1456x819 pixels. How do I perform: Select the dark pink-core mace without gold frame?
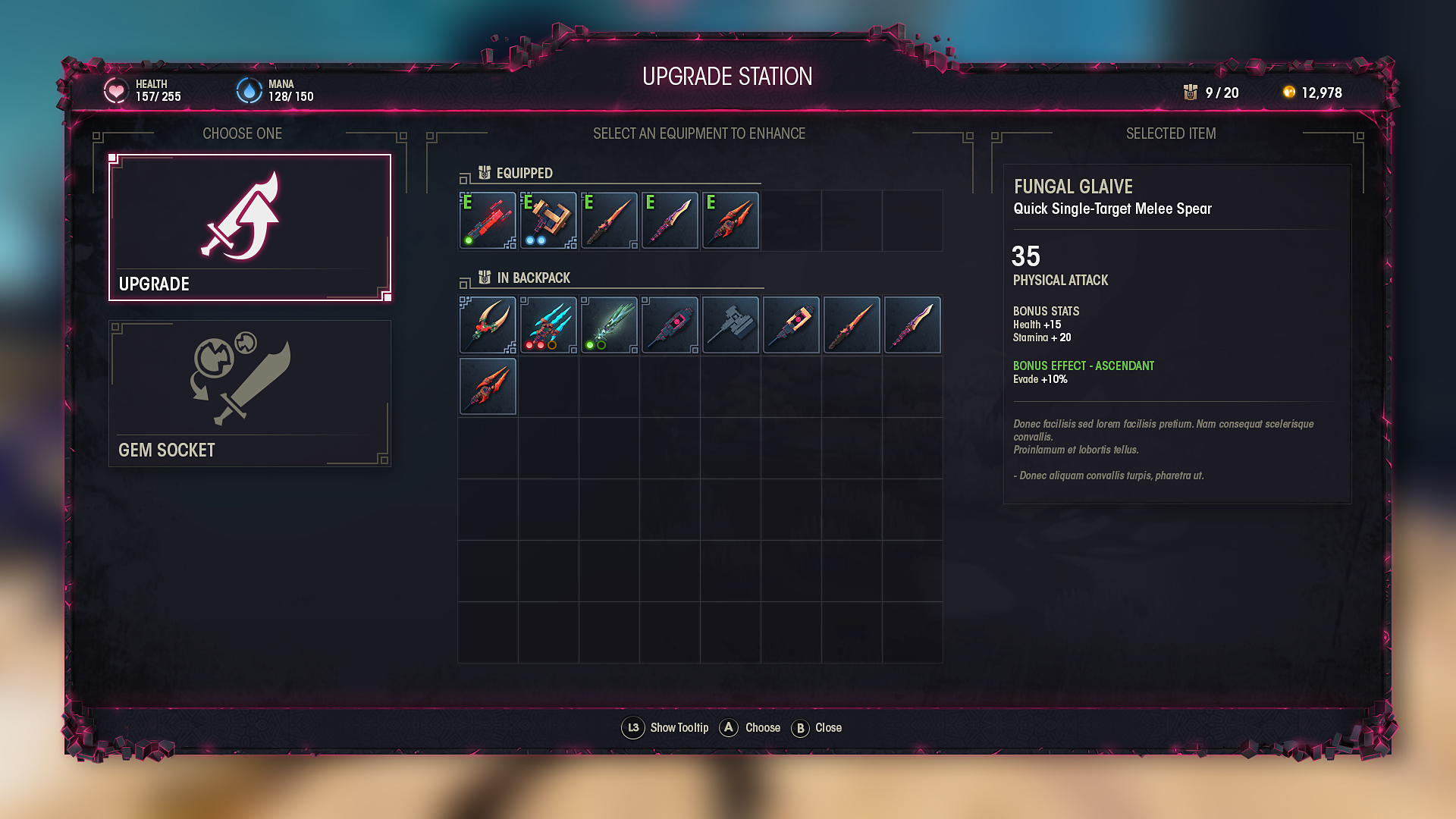(x=670, y=325)
